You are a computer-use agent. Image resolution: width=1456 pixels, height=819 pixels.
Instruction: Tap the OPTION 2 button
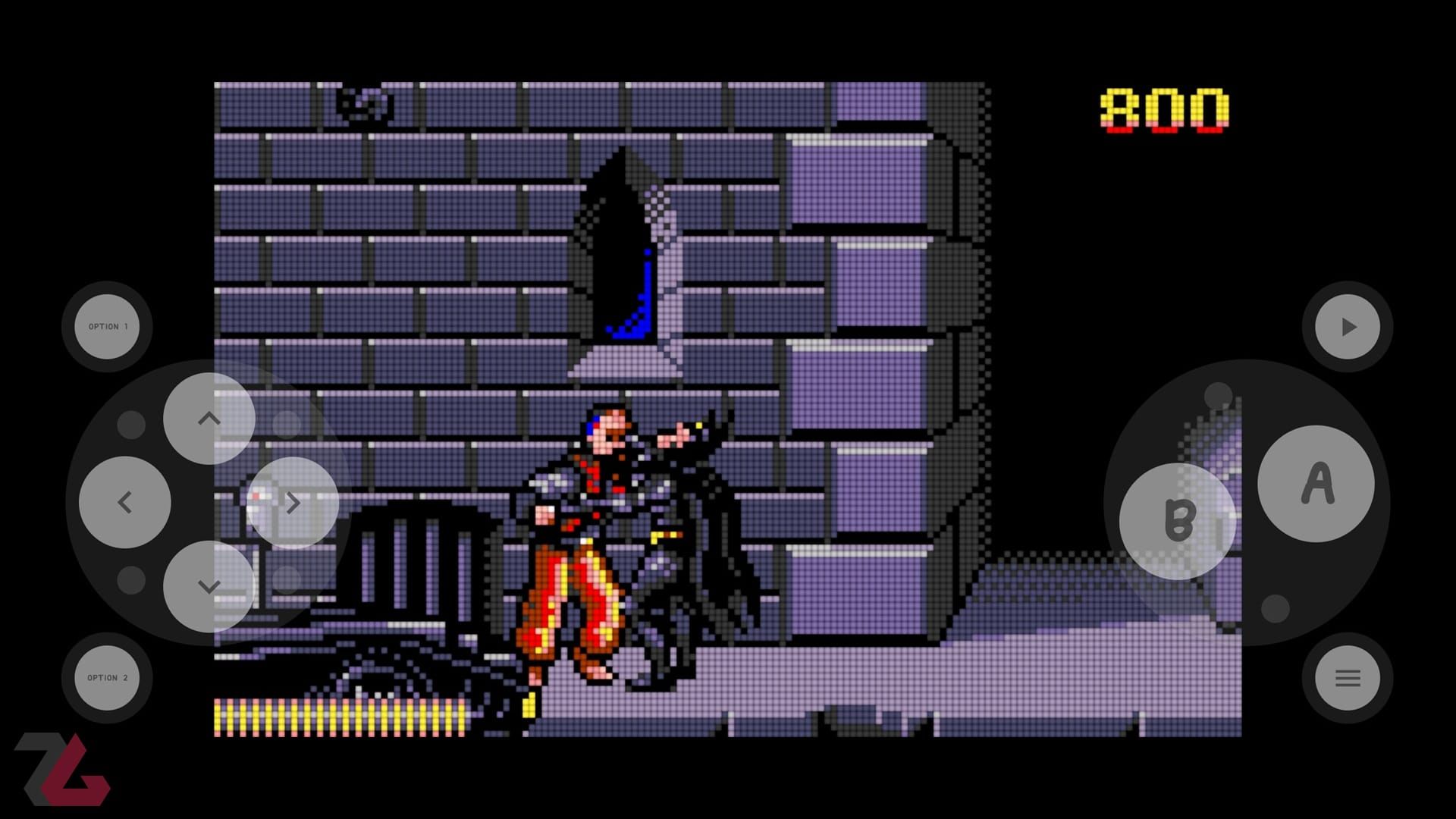pyautogui.click(x=107, y=678)
